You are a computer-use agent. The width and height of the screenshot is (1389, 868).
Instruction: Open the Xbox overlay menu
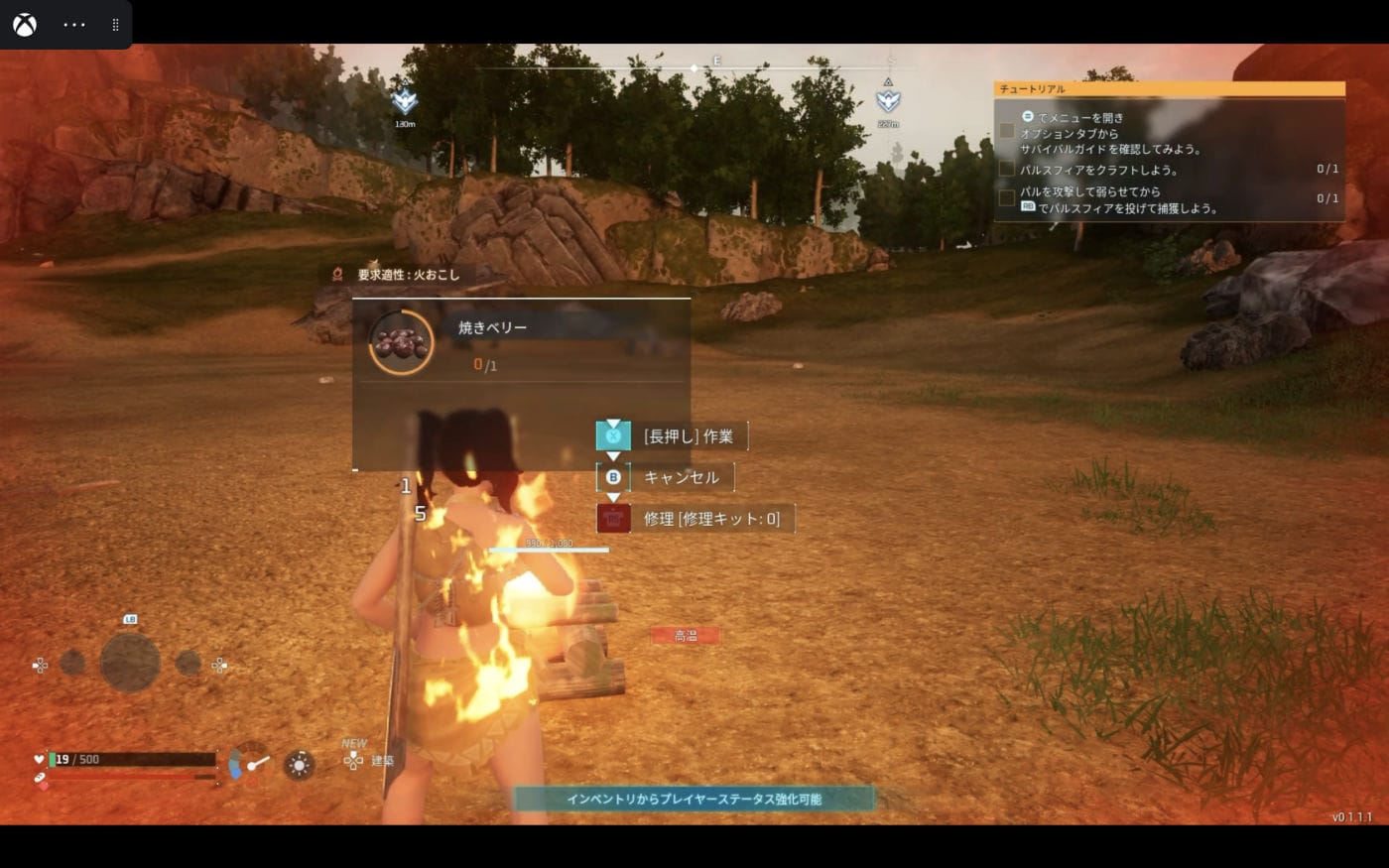25,25
